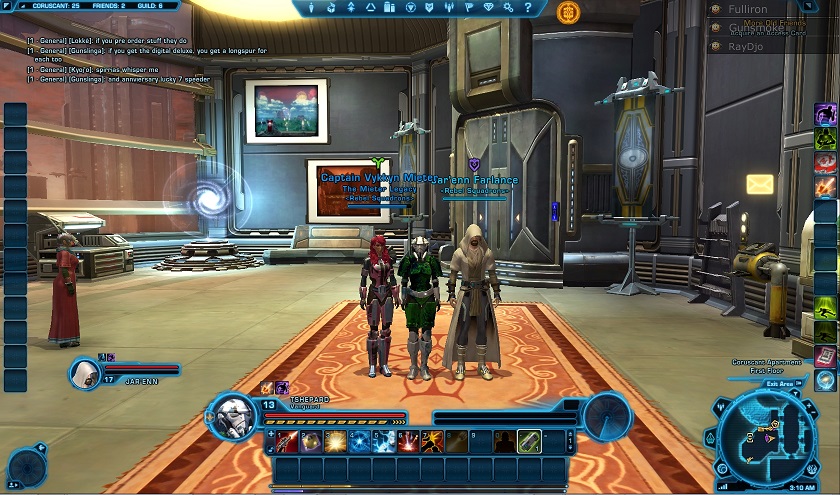Activate the blue lightning ability in slot 5

click(384, 441)
